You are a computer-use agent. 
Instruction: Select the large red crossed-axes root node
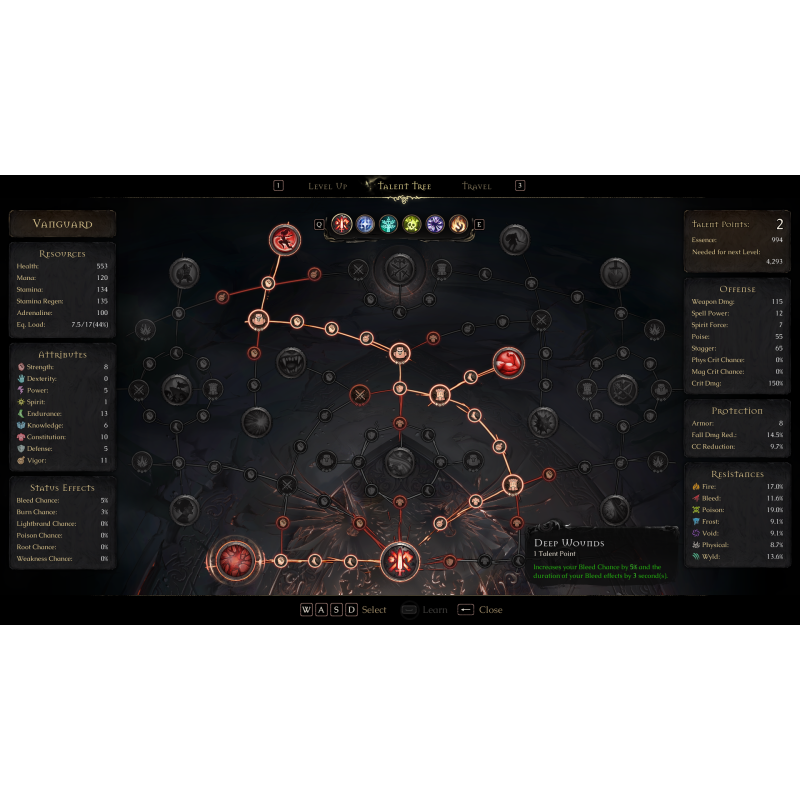(x=399, y=561)
